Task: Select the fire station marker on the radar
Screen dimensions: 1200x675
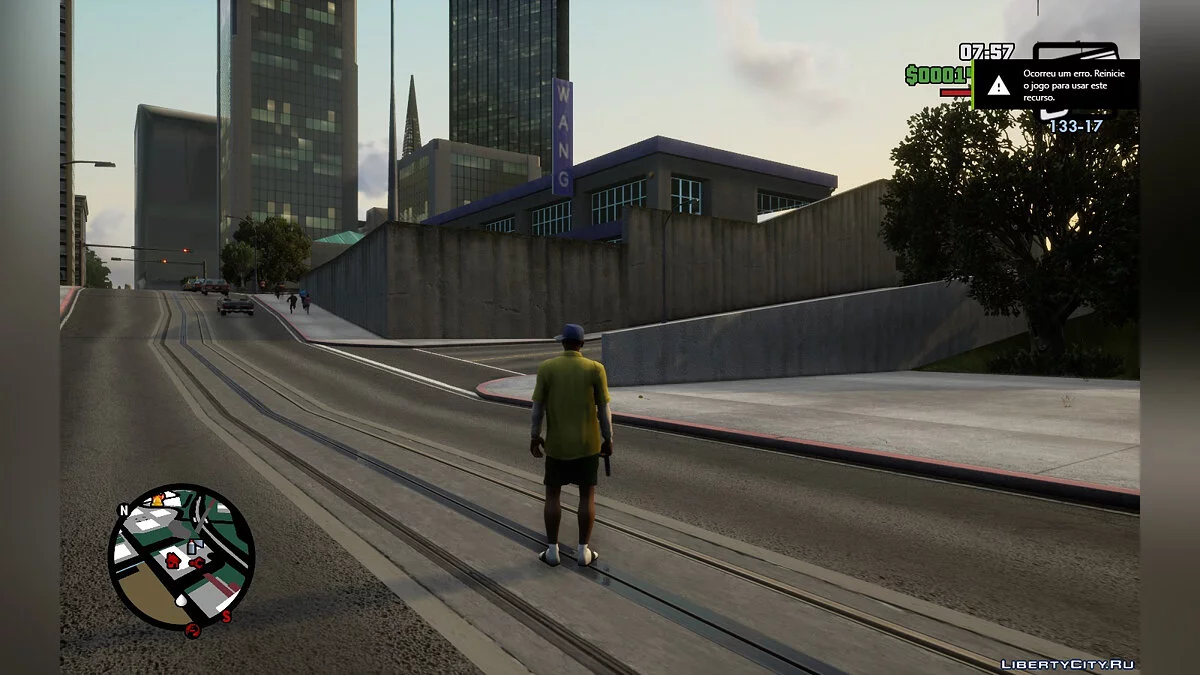Action: 157,499
